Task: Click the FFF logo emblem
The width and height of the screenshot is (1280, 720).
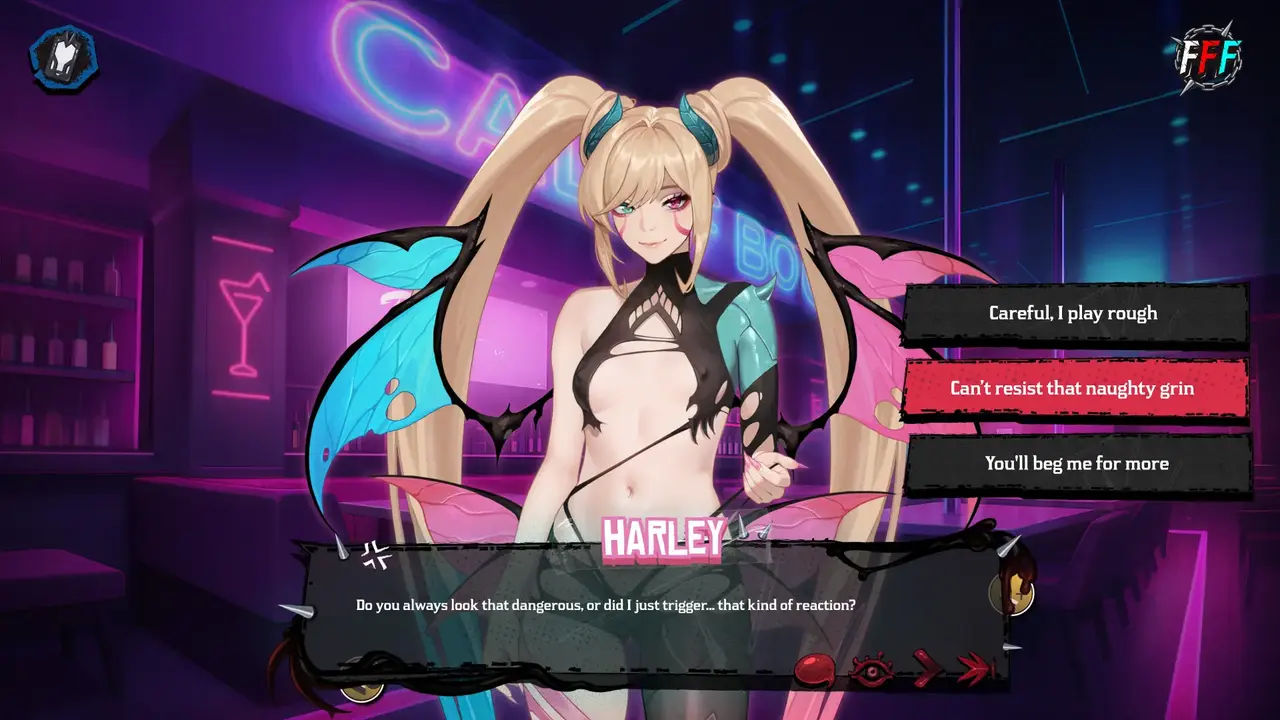Action: 1208,60
